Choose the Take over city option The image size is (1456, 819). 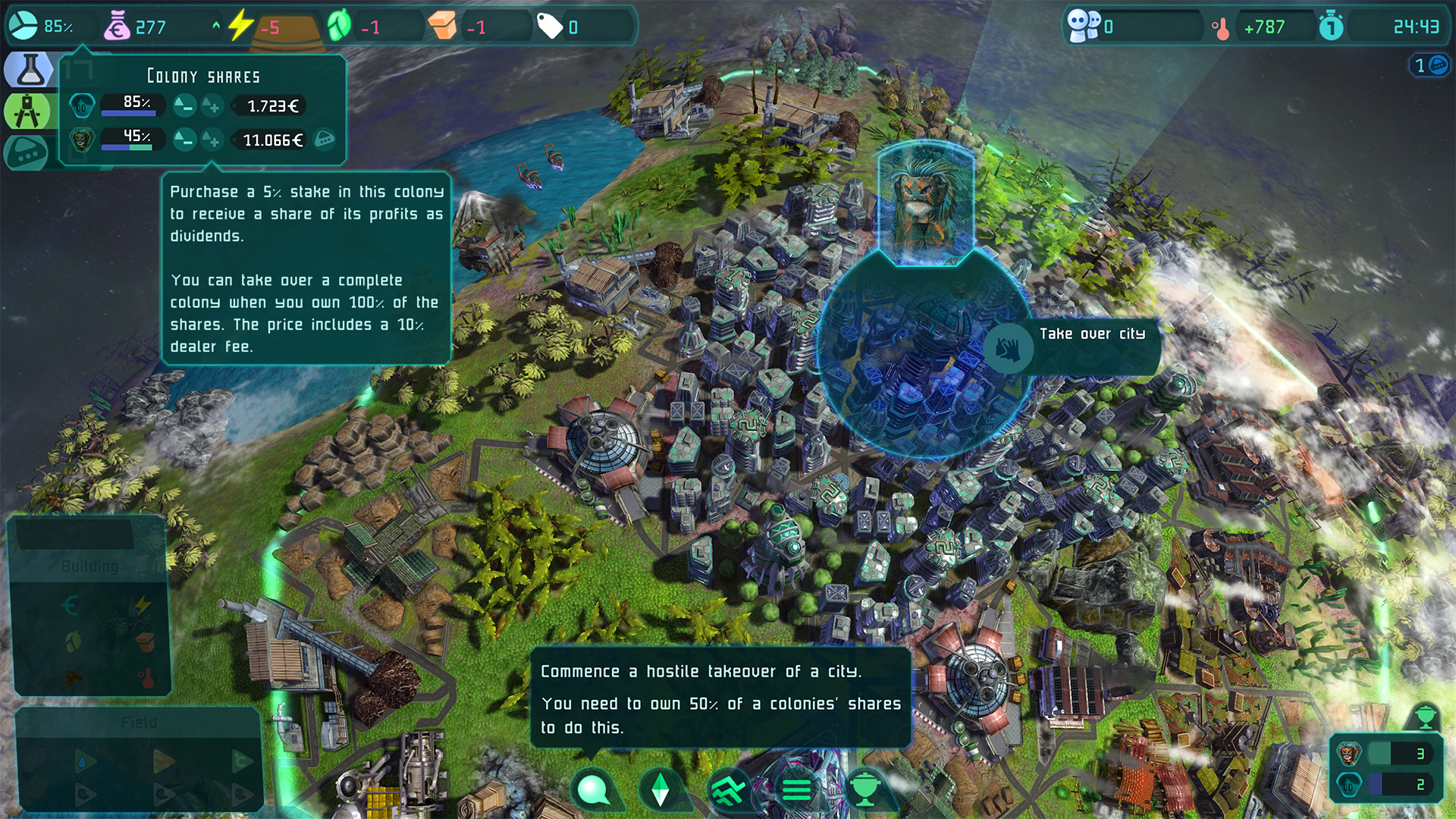[1009, 349]
